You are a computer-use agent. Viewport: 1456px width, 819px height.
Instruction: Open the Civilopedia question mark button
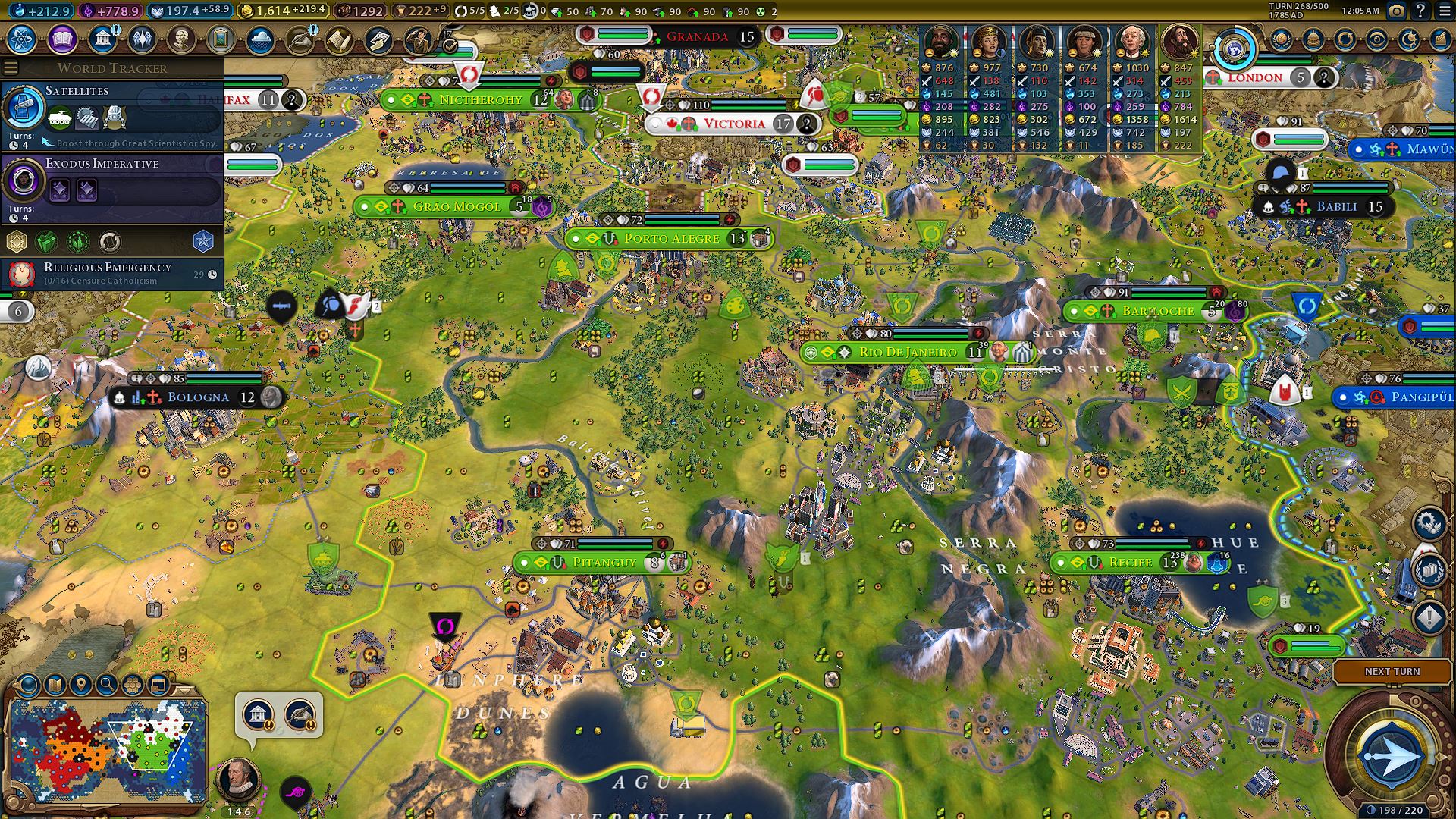click(1420, 11)
